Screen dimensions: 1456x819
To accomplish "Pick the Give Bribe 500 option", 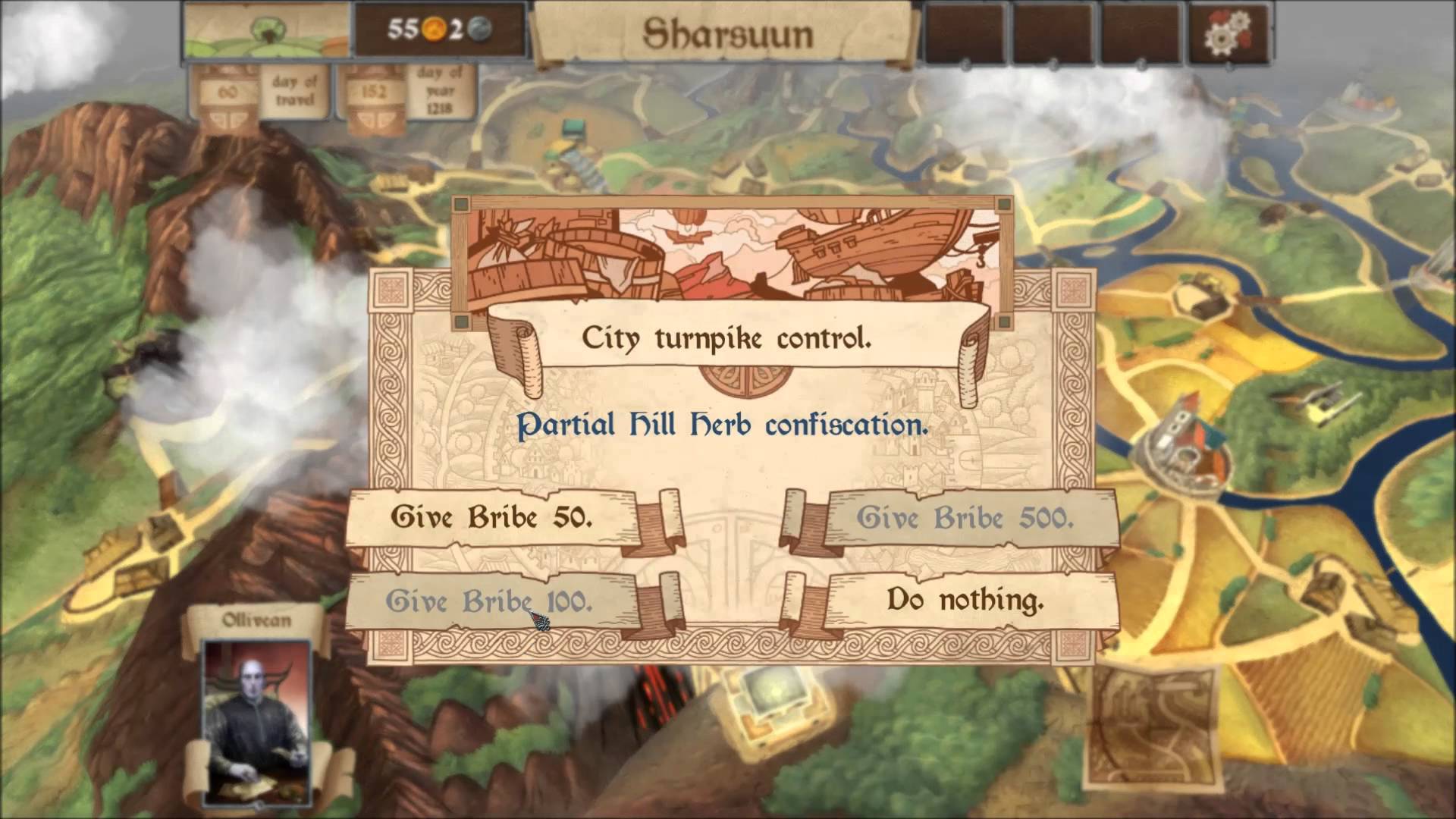I will [x=965, y=519].
